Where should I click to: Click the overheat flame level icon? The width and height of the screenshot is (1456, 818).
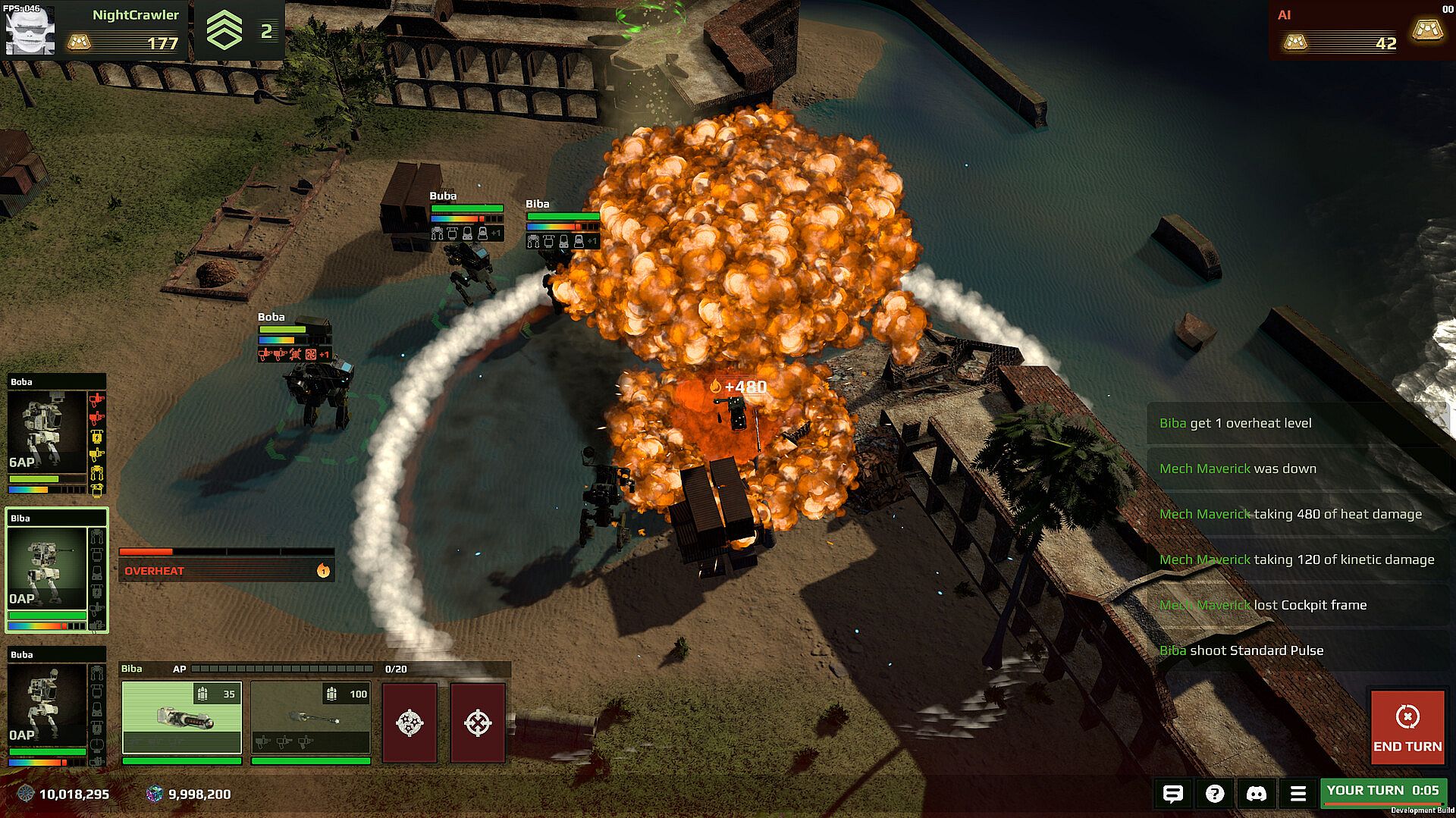323,571
